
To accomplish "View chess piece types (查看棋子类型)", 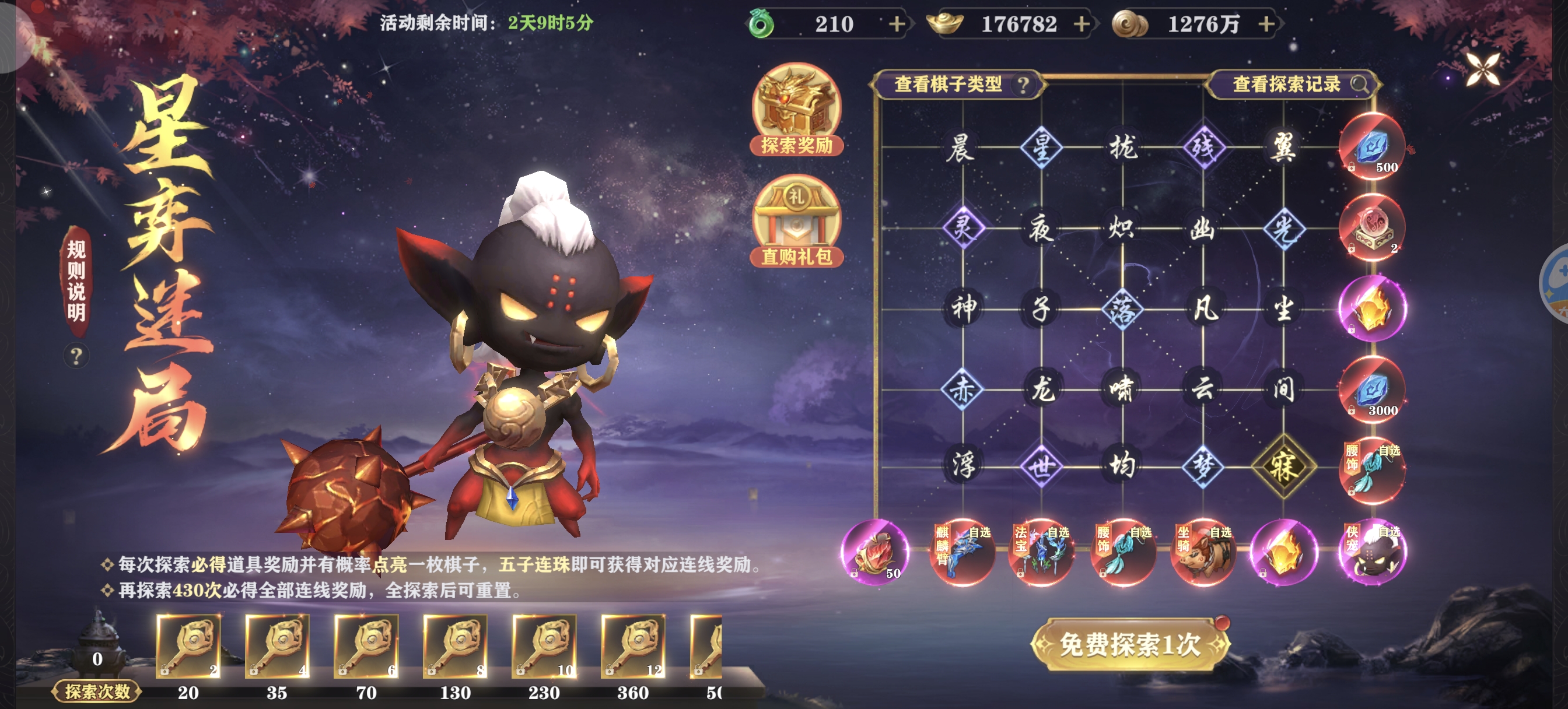I will (958, 84).
